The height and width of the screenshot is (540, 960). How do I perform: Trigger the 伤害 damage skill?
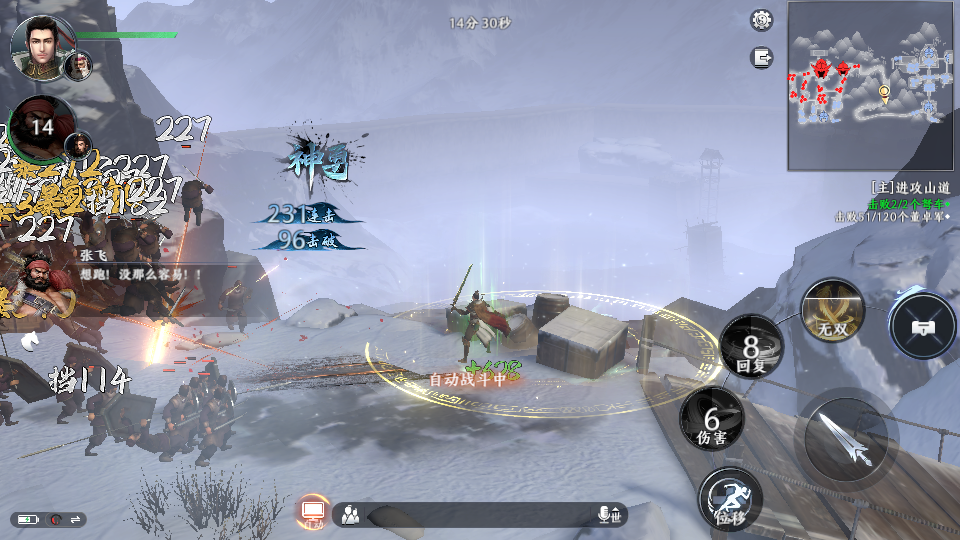point(712,419)
